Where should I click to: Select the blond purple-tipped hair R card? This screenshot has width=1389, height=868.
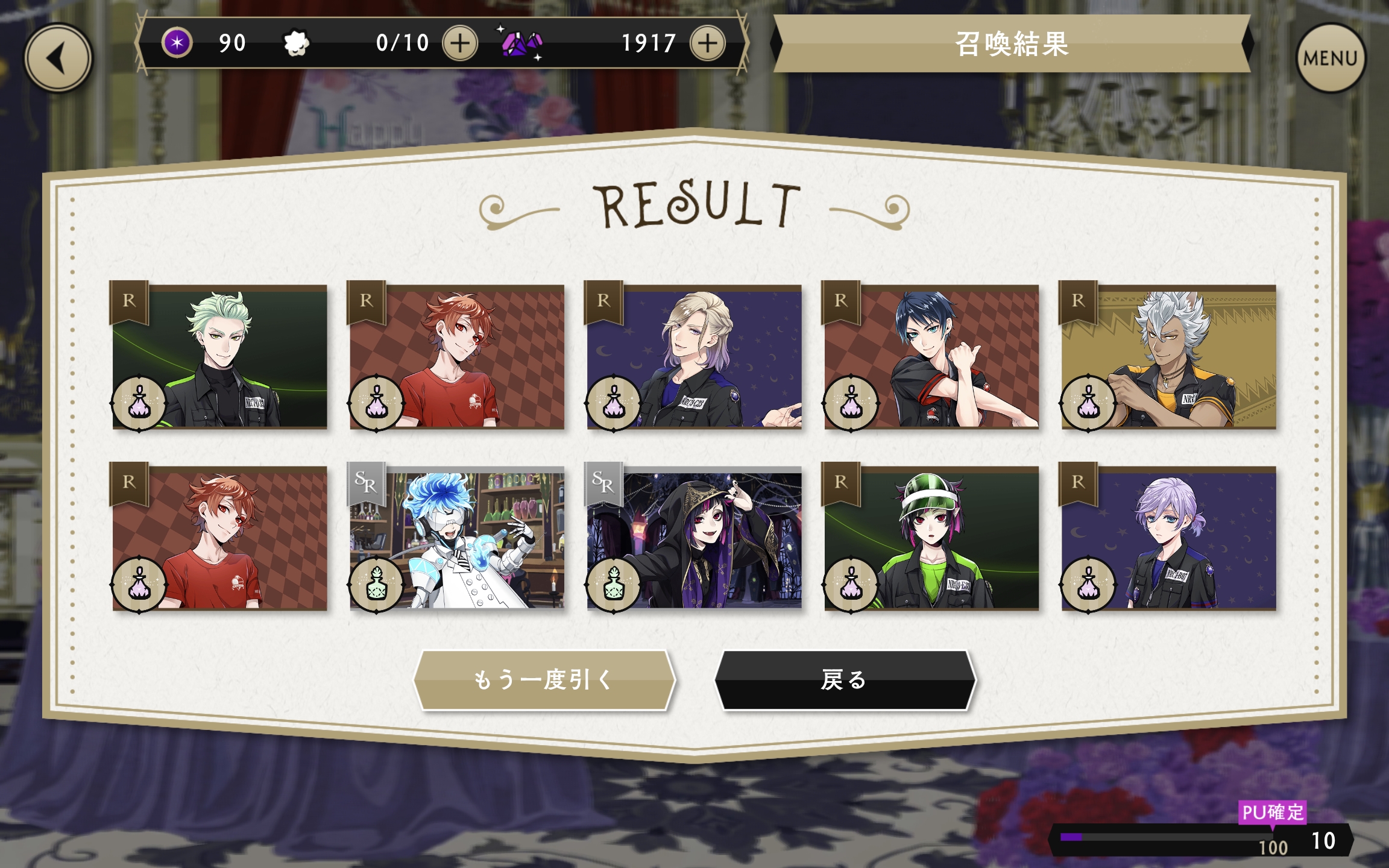[x=694, y=357]
